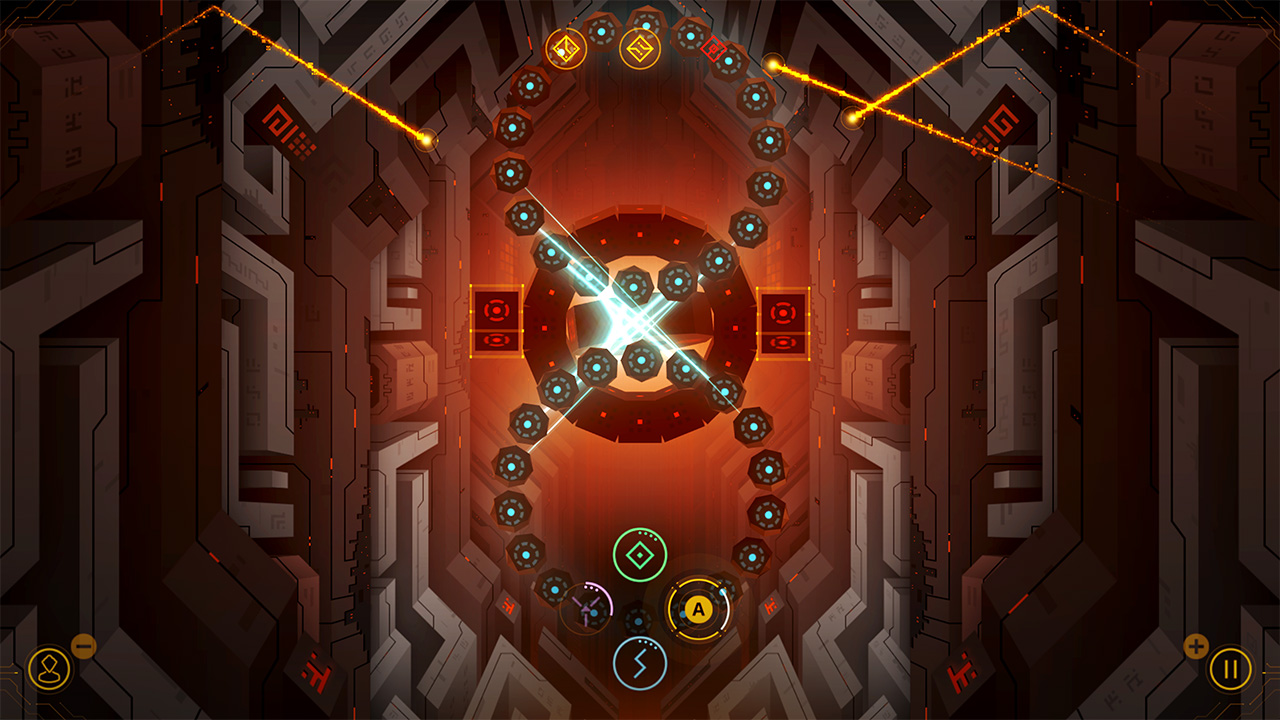Click the topmost blue-cored node of the ring
Image resolution: width=1280 pixels, height=720 pixels.
646,23
